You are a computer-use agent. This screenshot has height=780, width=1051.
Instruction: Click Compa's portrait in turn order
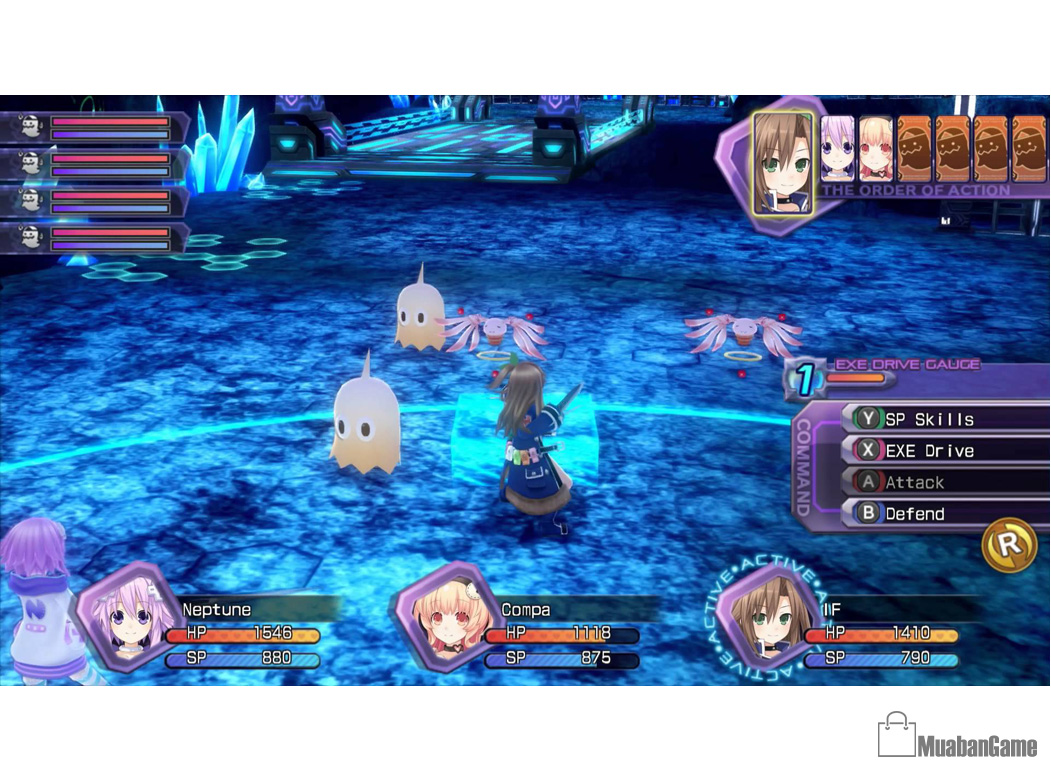pos(875,149)
